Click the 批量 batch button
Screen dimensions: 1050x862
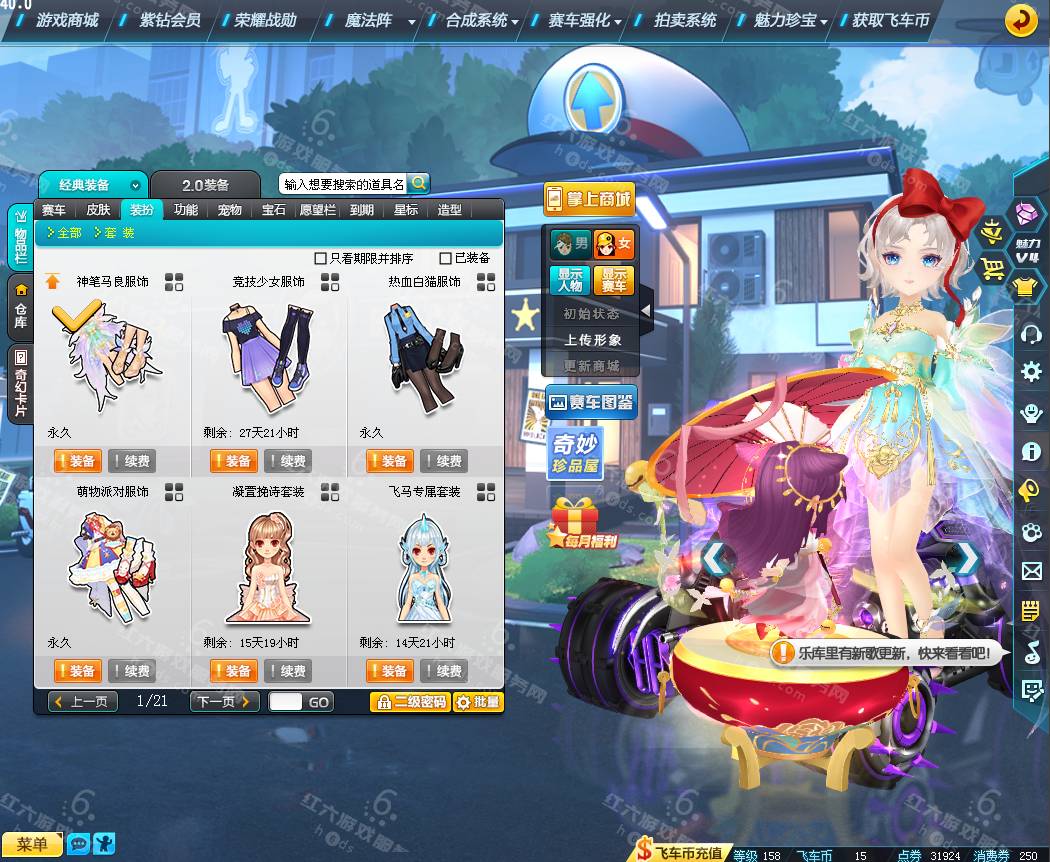(x=478, y=702)
